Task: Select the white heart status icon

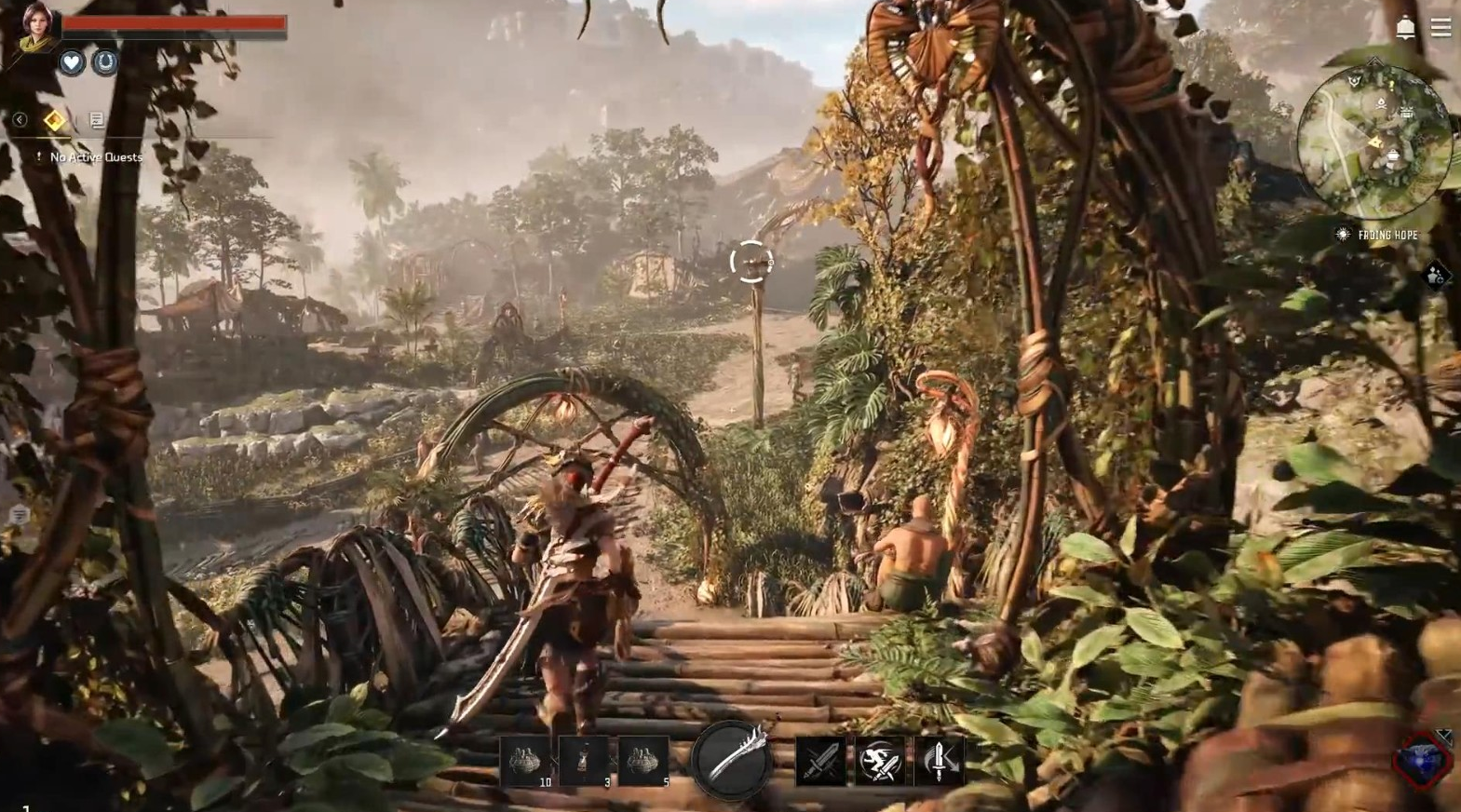Action: [72, 62]
